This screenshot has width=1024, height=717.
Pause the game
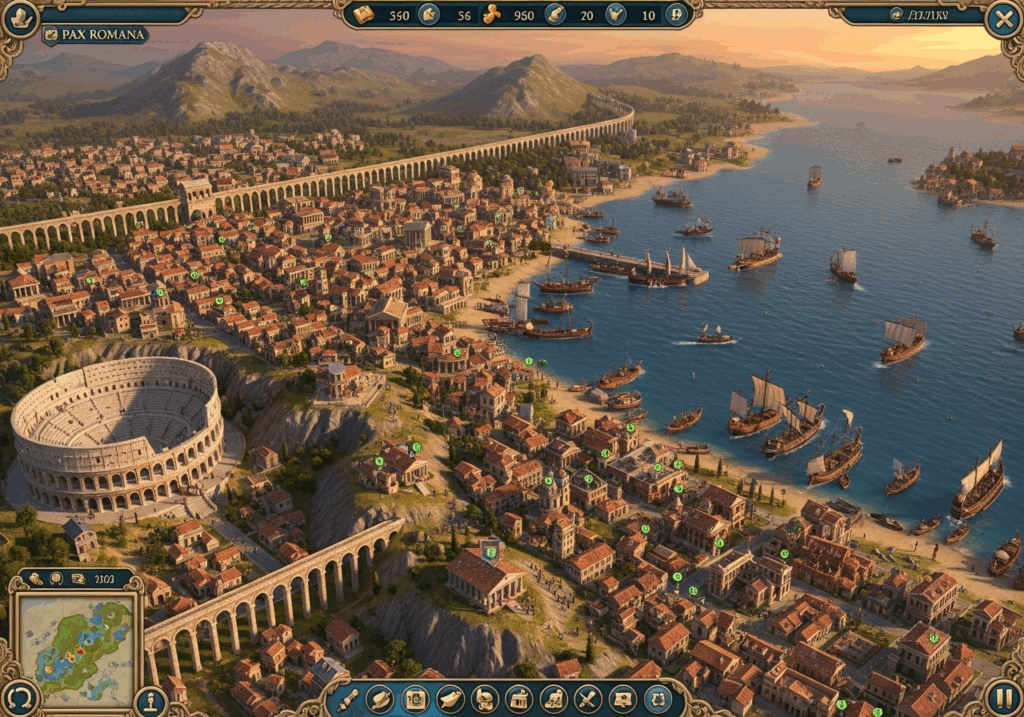(1003, 697)
